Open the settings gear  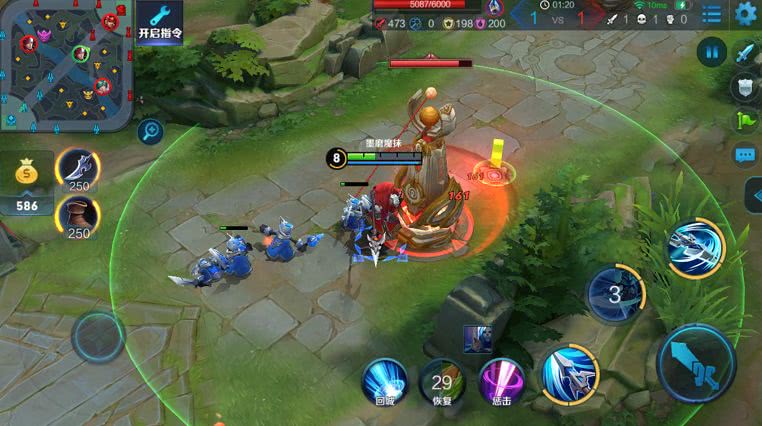click(x=746, y=13)
